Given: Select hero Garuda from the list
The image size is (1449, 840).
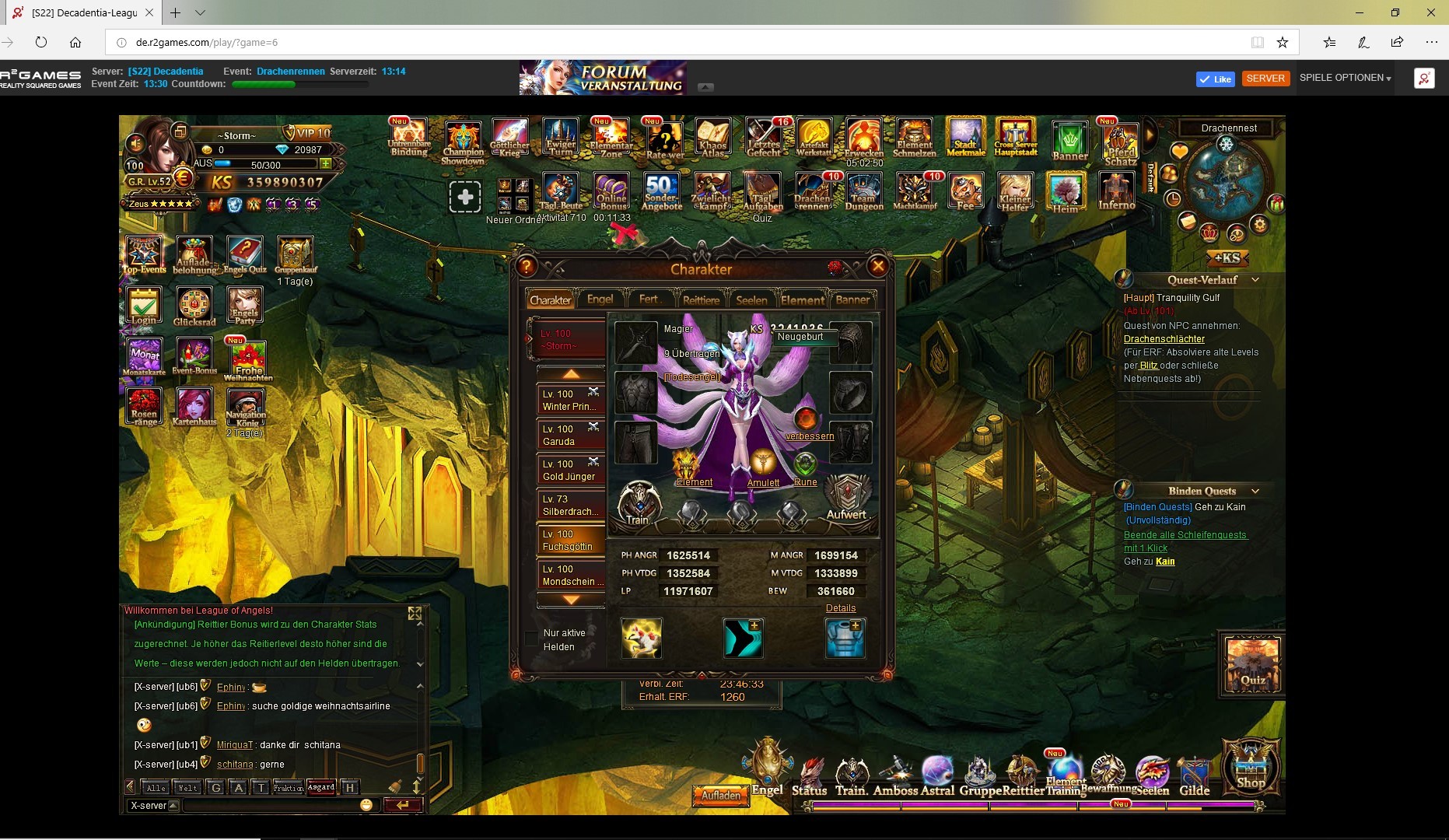Looking at the screenshot, I should (x=570, y=436).
